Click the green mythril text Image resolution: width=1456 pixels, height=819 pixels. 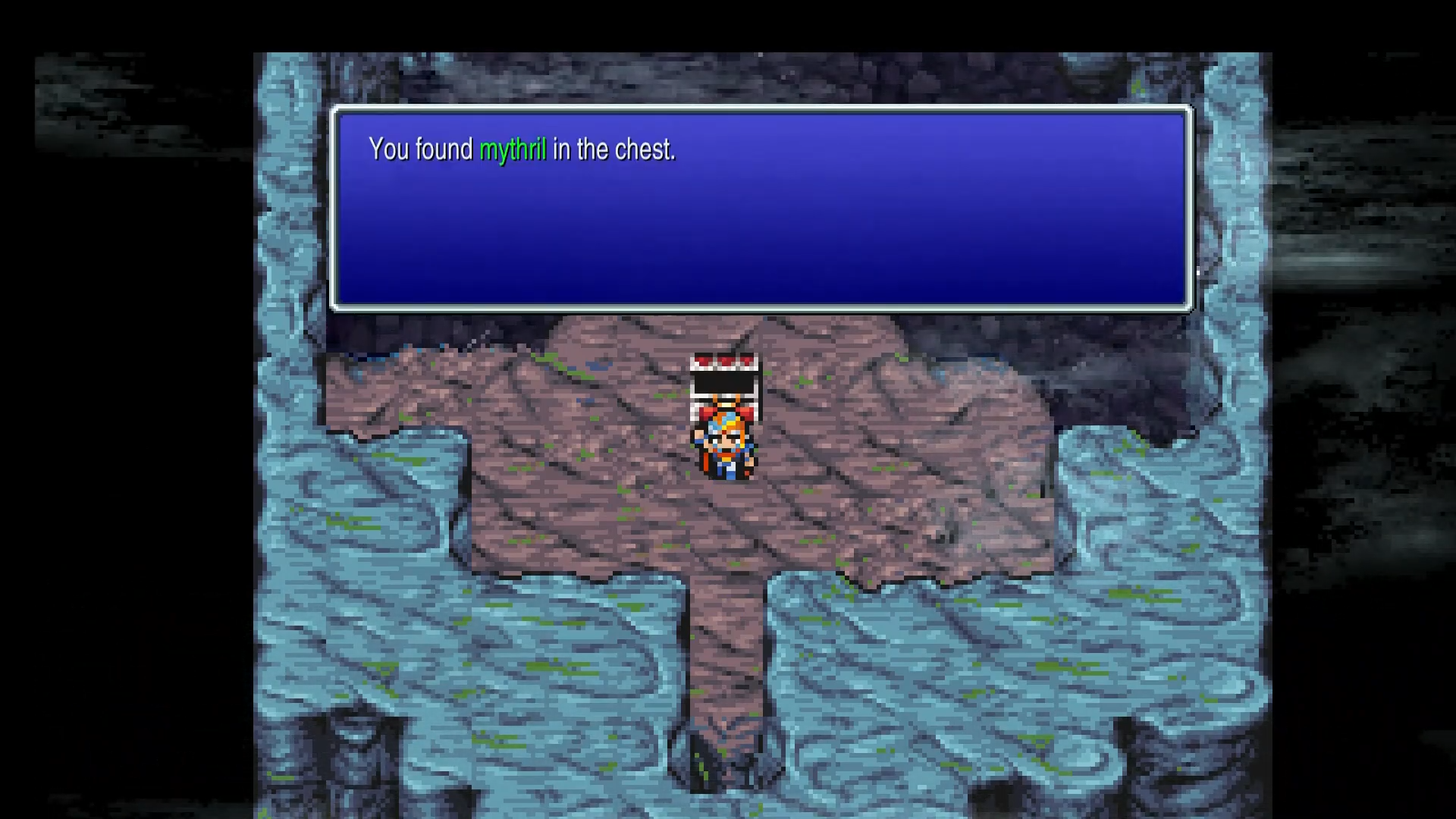point(514,149)
